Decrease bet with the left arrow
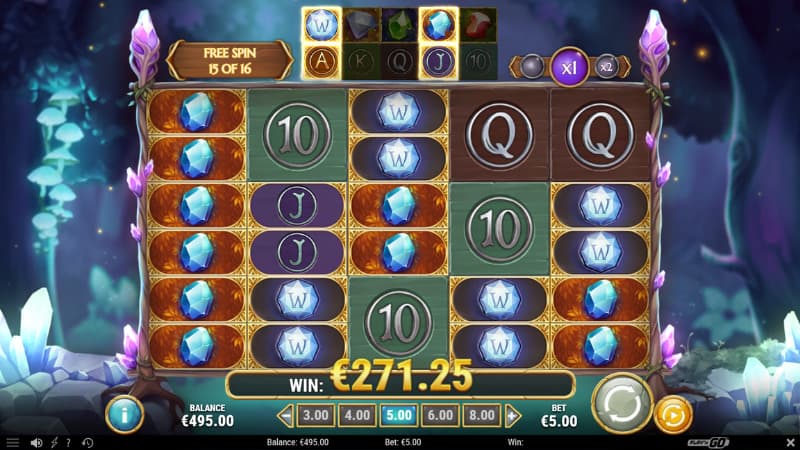The width and height of the screenshot is (800, 450). (286, 415)
